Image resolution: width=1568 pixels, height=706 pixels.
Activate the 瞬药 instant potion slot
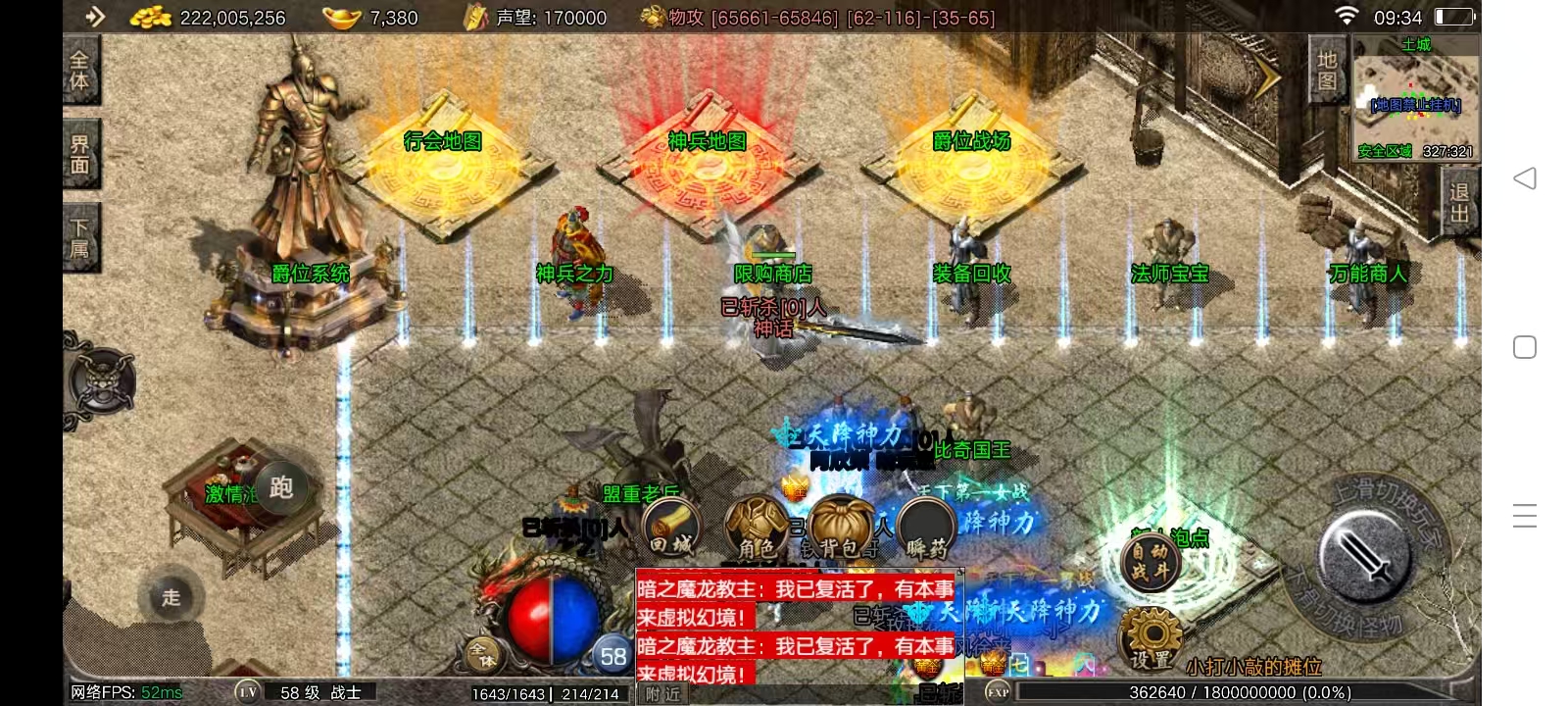926,529
